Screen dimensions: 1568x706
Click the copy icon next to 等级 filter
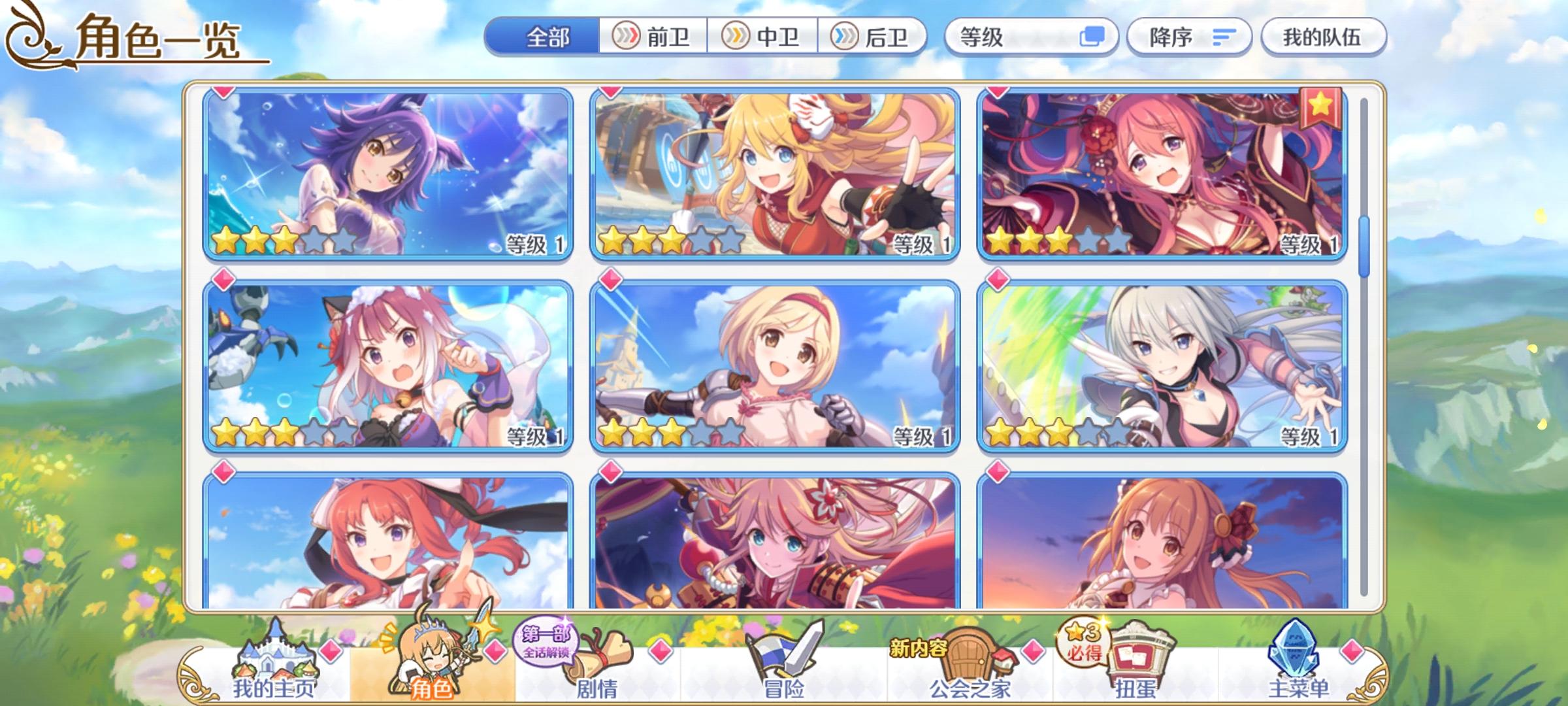[1096, 37]
